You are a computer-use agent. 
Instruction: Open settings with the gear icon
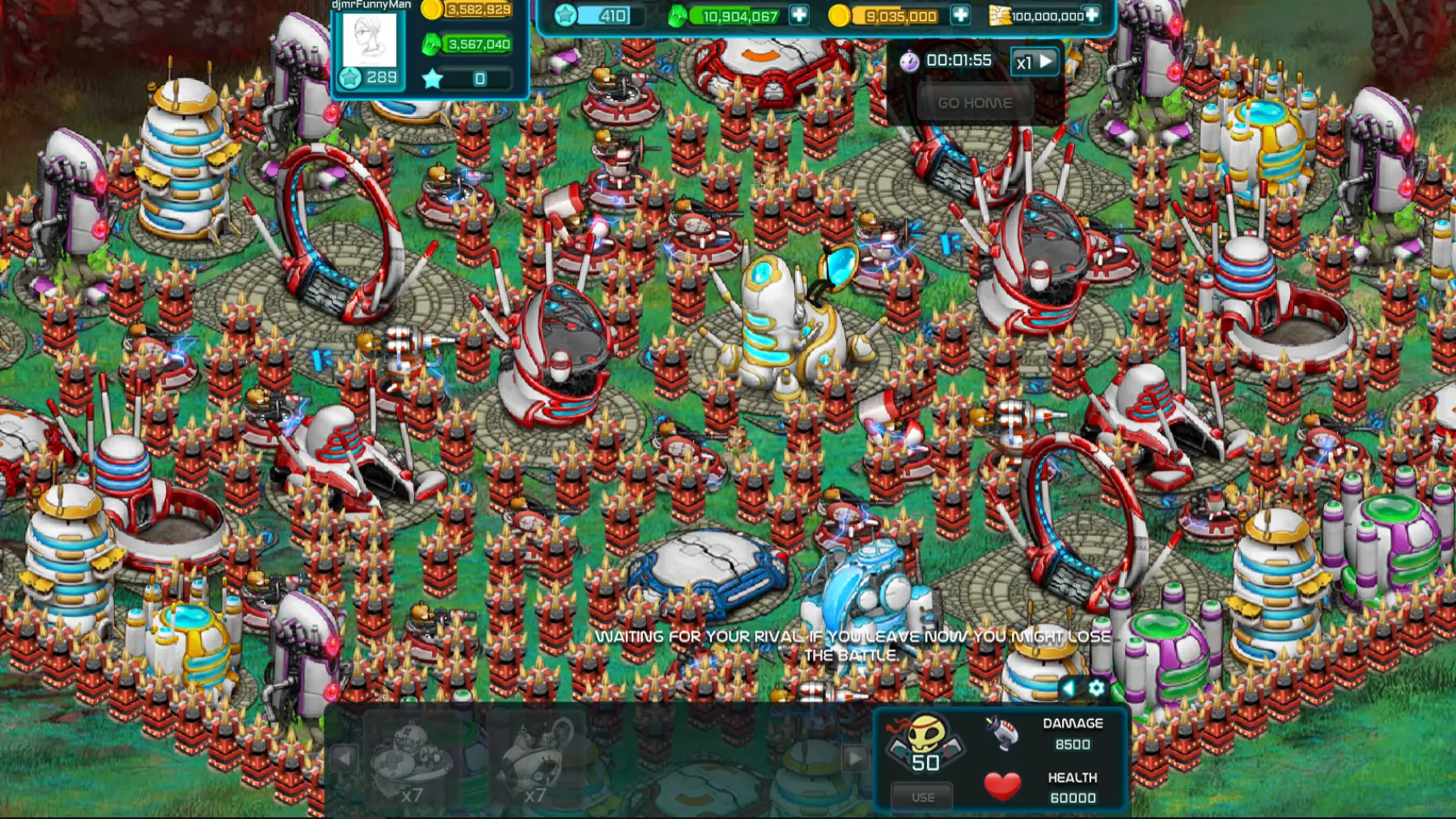(1096, 688)
